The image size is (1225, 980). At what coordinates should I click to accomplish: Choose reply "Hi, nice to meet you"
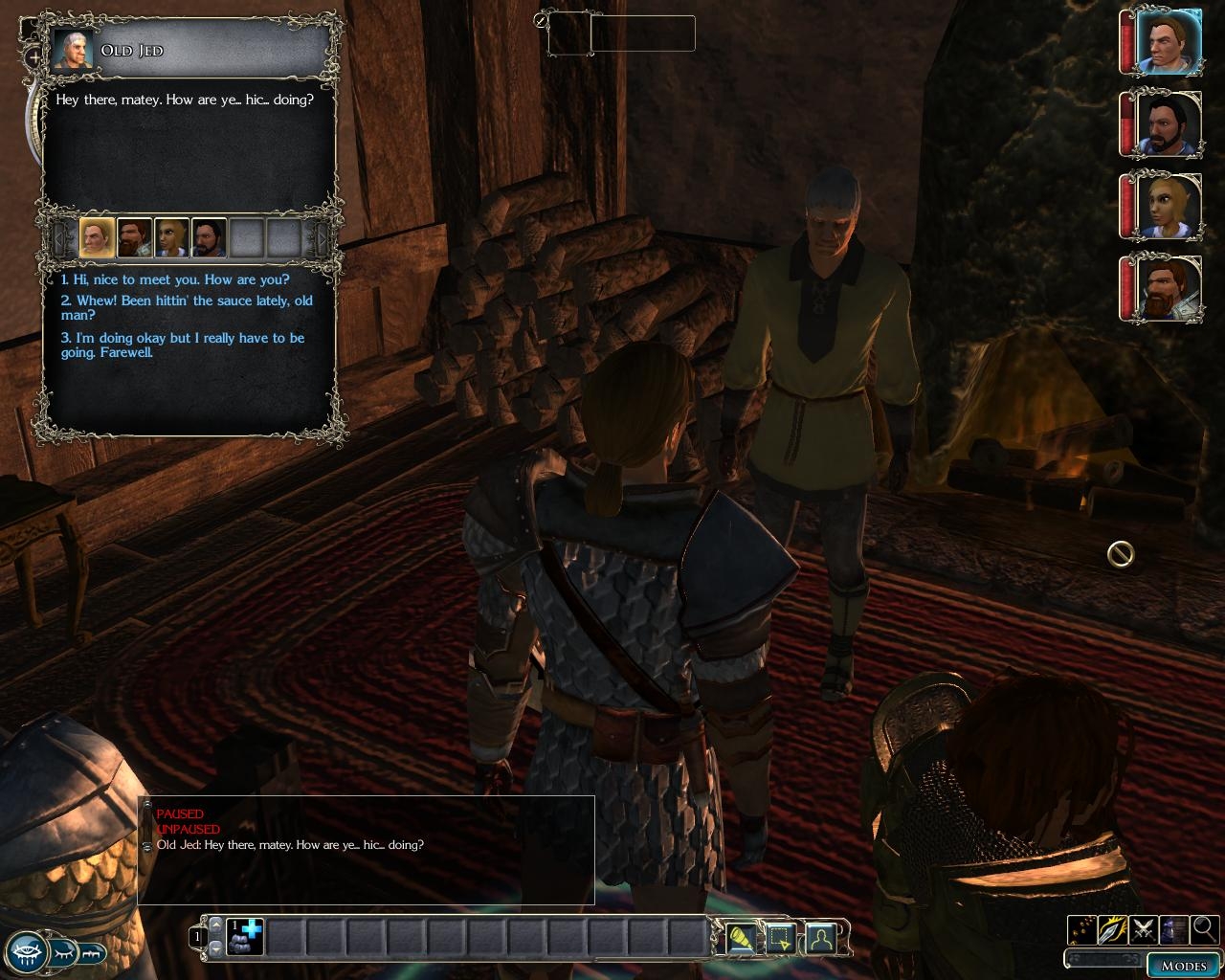(x=175, y=279)
